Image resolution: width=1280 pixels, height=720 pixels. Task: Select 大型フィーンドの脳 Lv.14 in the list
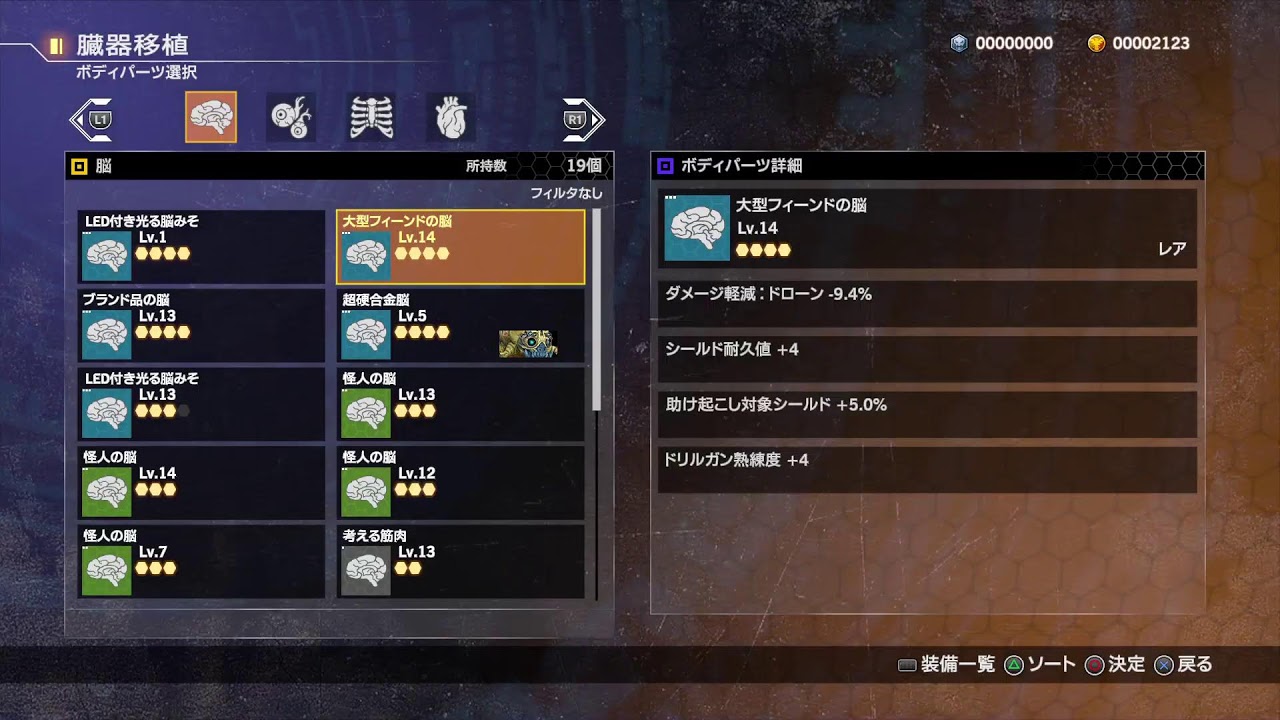[x=460, y=247]
